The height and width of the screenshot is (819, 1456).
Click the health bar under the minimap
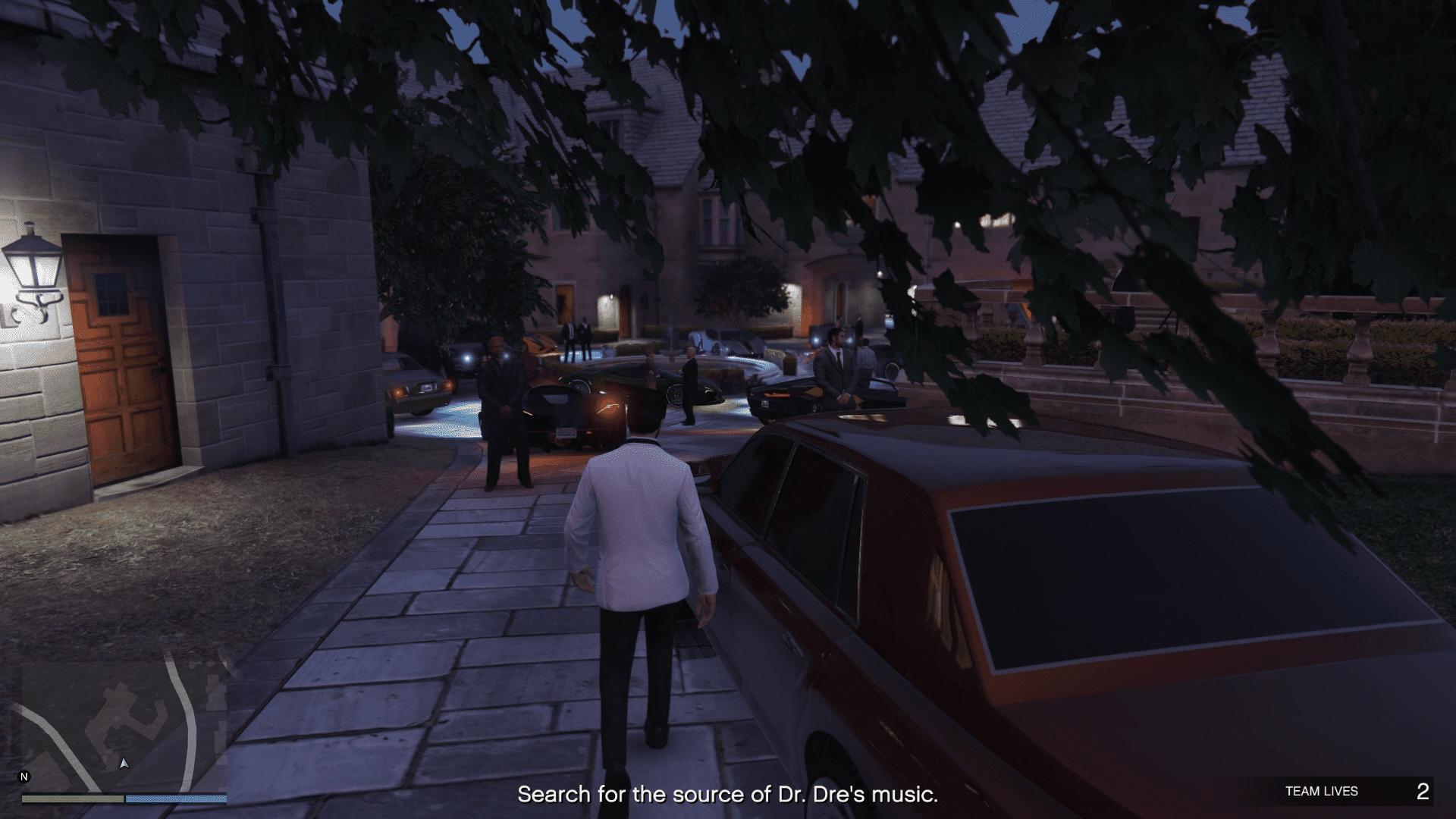tap(72, 799)
